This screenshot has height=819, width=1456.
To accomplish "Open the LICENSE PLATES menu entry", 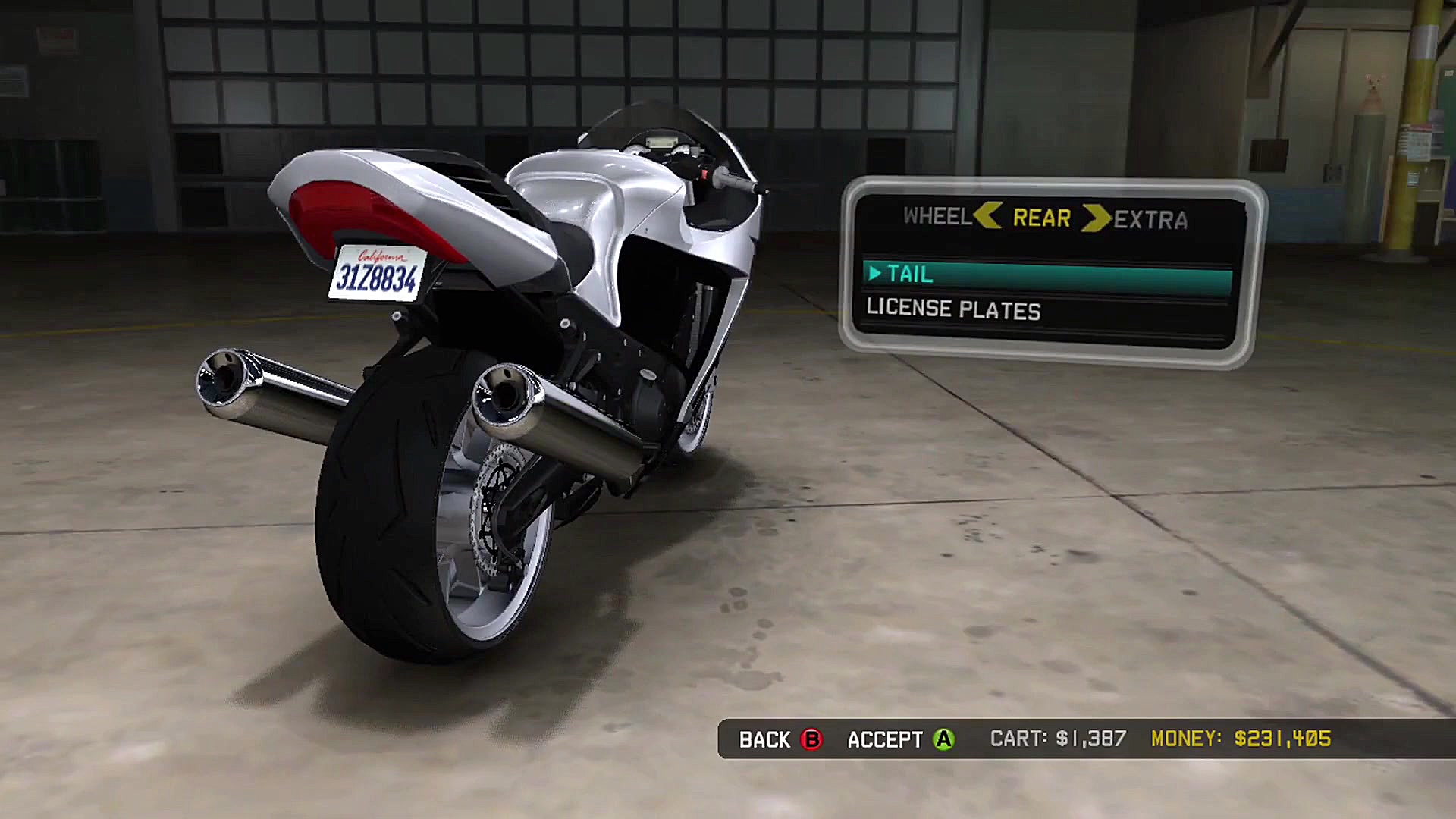I will coord(952,309).
